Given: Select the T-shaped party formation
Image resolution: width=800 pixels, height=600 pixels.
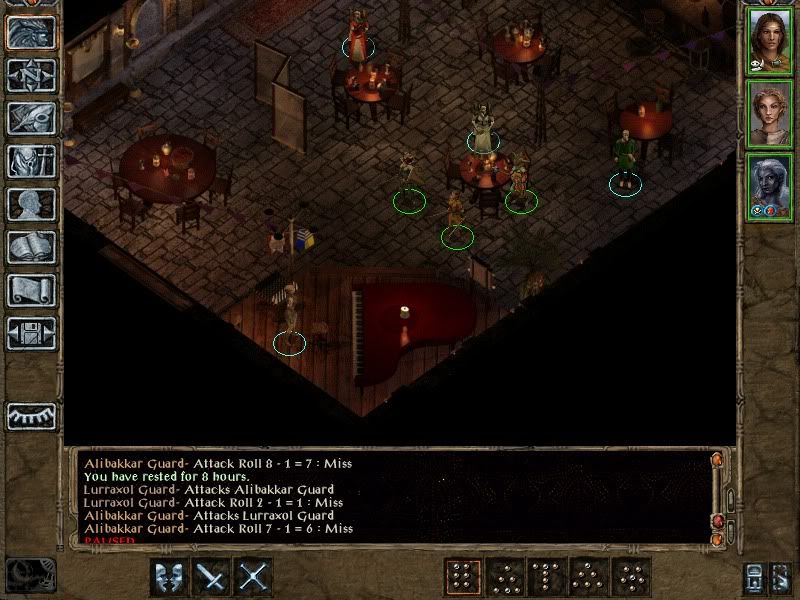Looking at the screenshot, I should click(547, 577).
